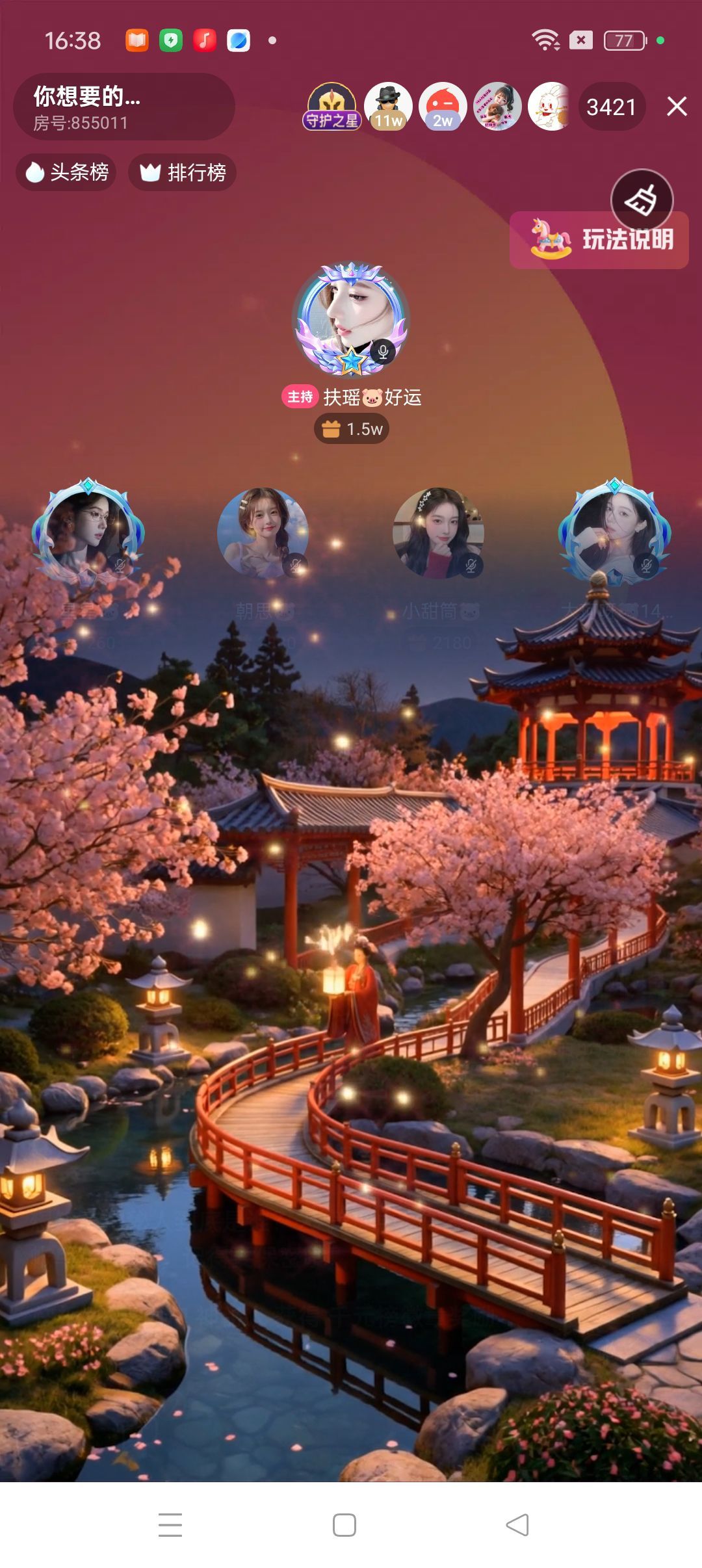Viewport: 702px width, 1568px height.
Task: Click the broom clear-screen icon
Action: pyautogui.click(x=642, y=200)
